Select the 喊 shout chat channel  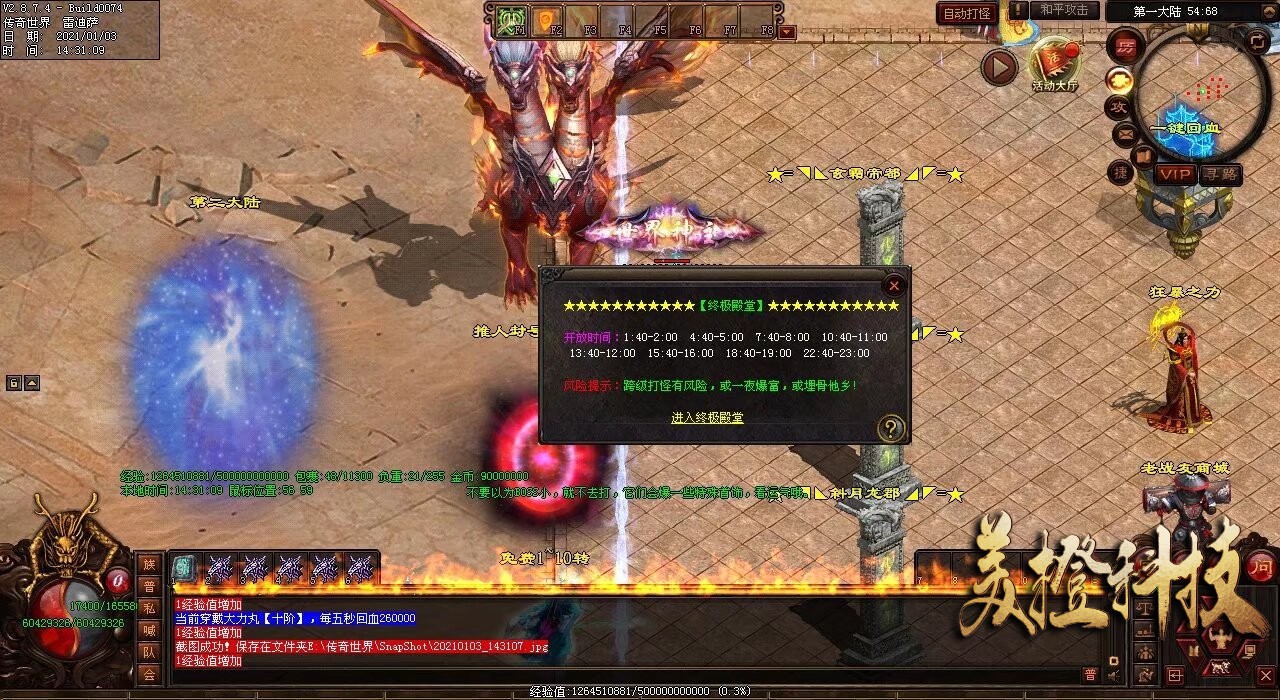tap(149, 630)
